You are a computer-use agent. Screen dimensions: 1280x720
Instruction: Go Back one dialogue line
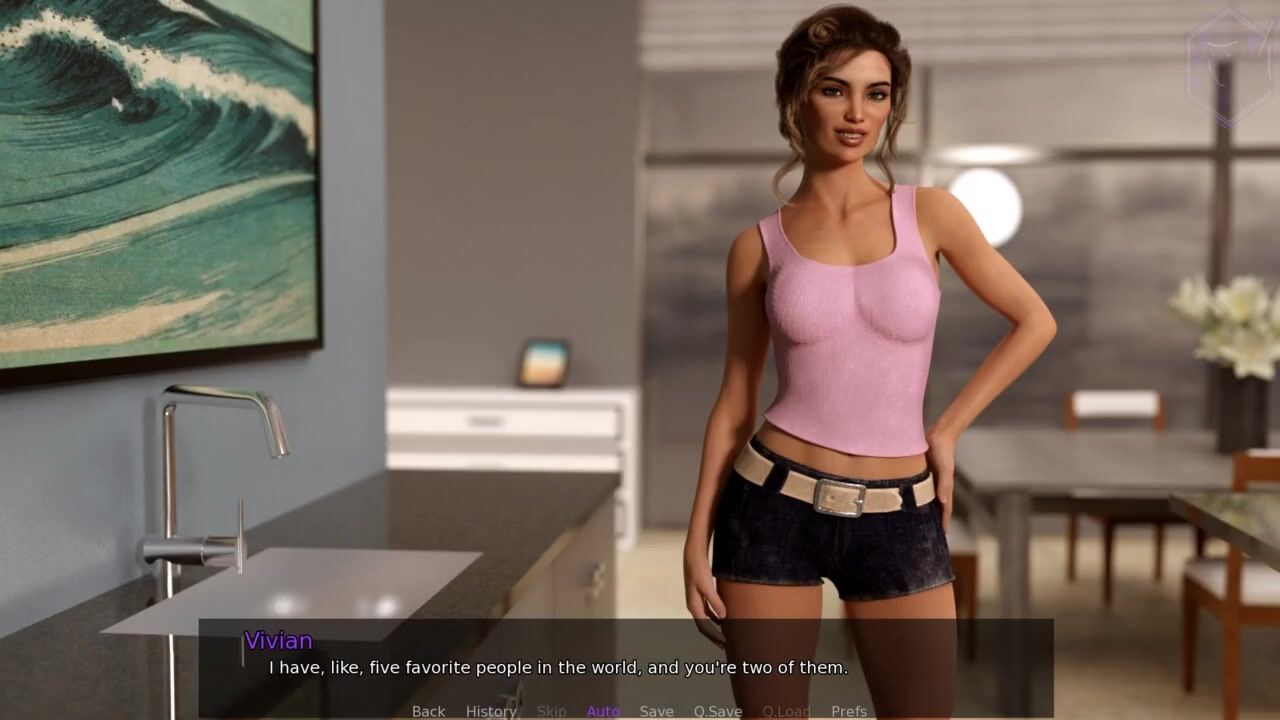428,711
